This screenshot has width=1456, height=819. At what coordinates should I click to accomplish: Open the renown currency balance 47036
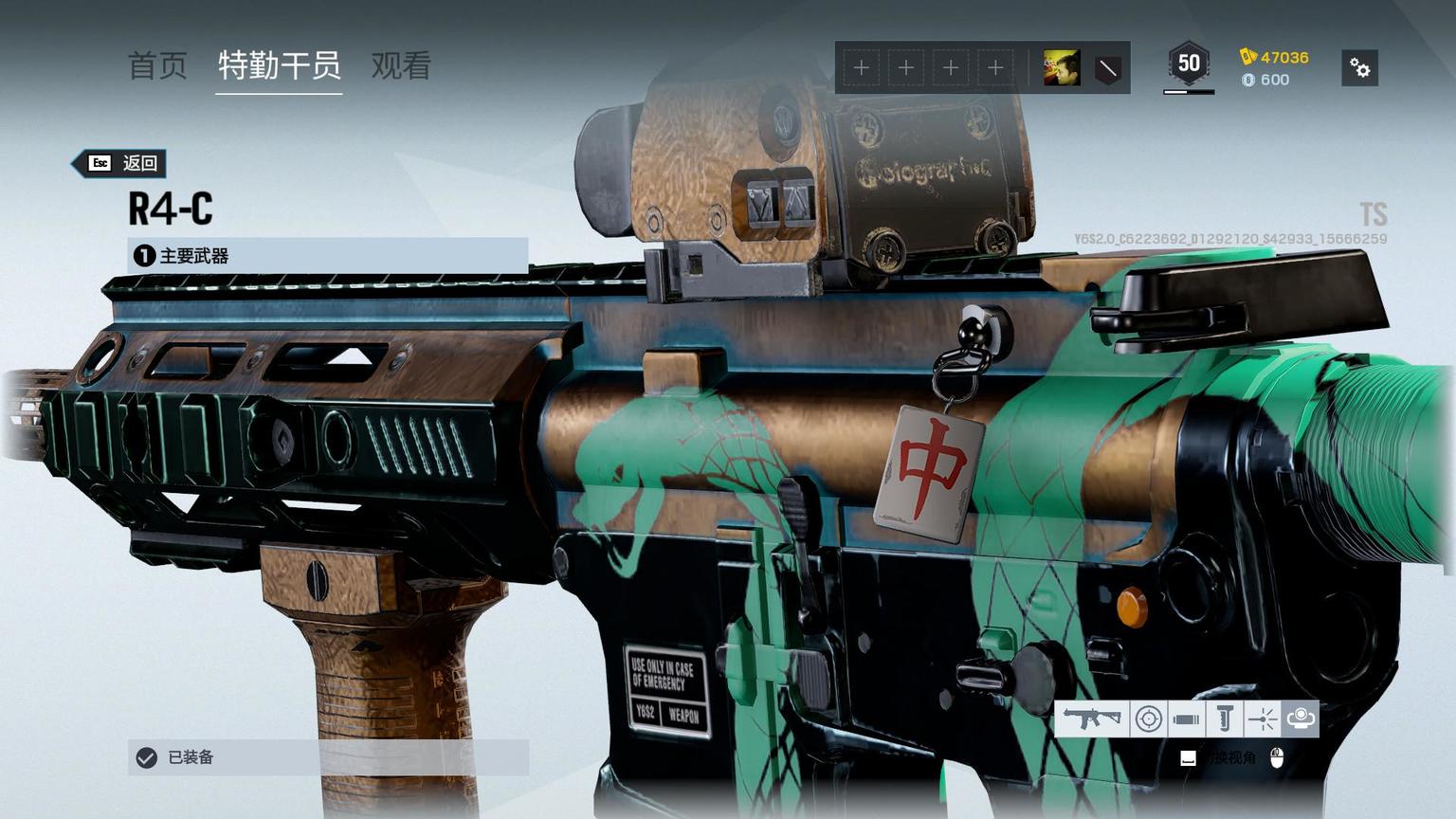[x=1275, y=57]
